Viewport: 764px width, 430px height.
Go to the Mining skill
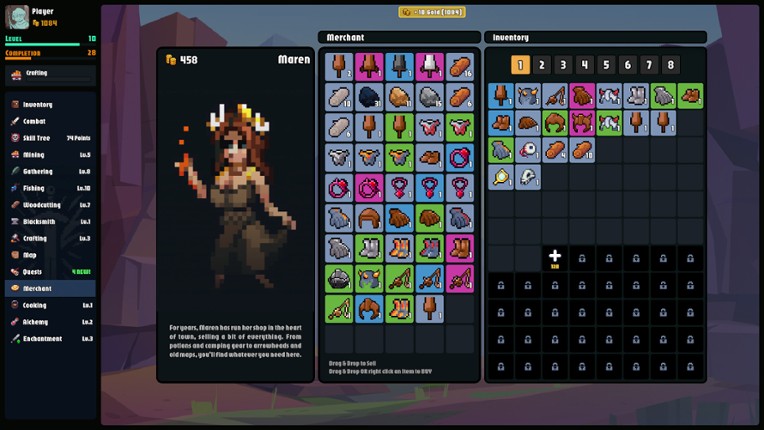tap(34, 155)
